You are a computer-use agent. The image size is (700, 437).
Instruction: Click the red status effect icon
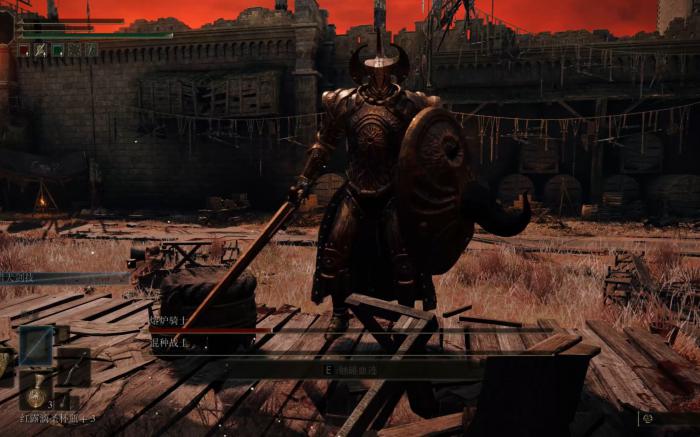(24, 49)
